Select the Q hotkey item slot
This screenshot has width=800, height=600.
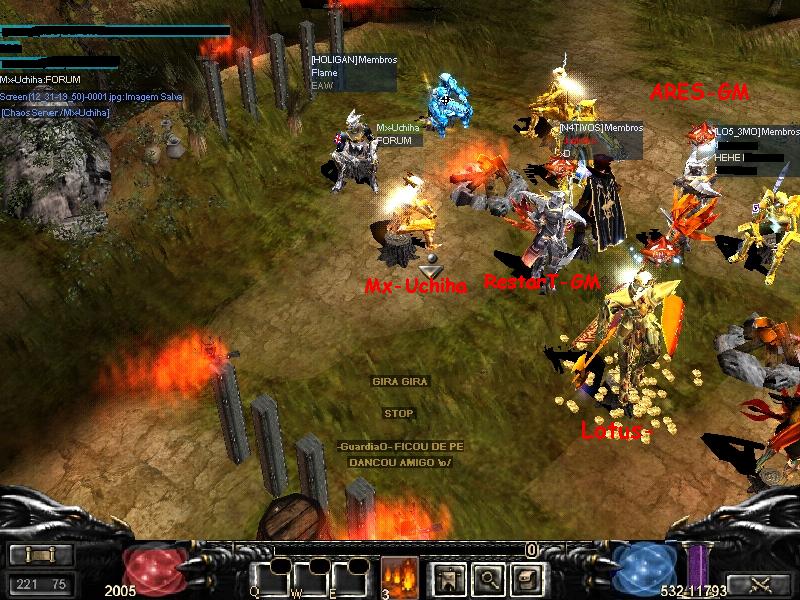(271, 578)
